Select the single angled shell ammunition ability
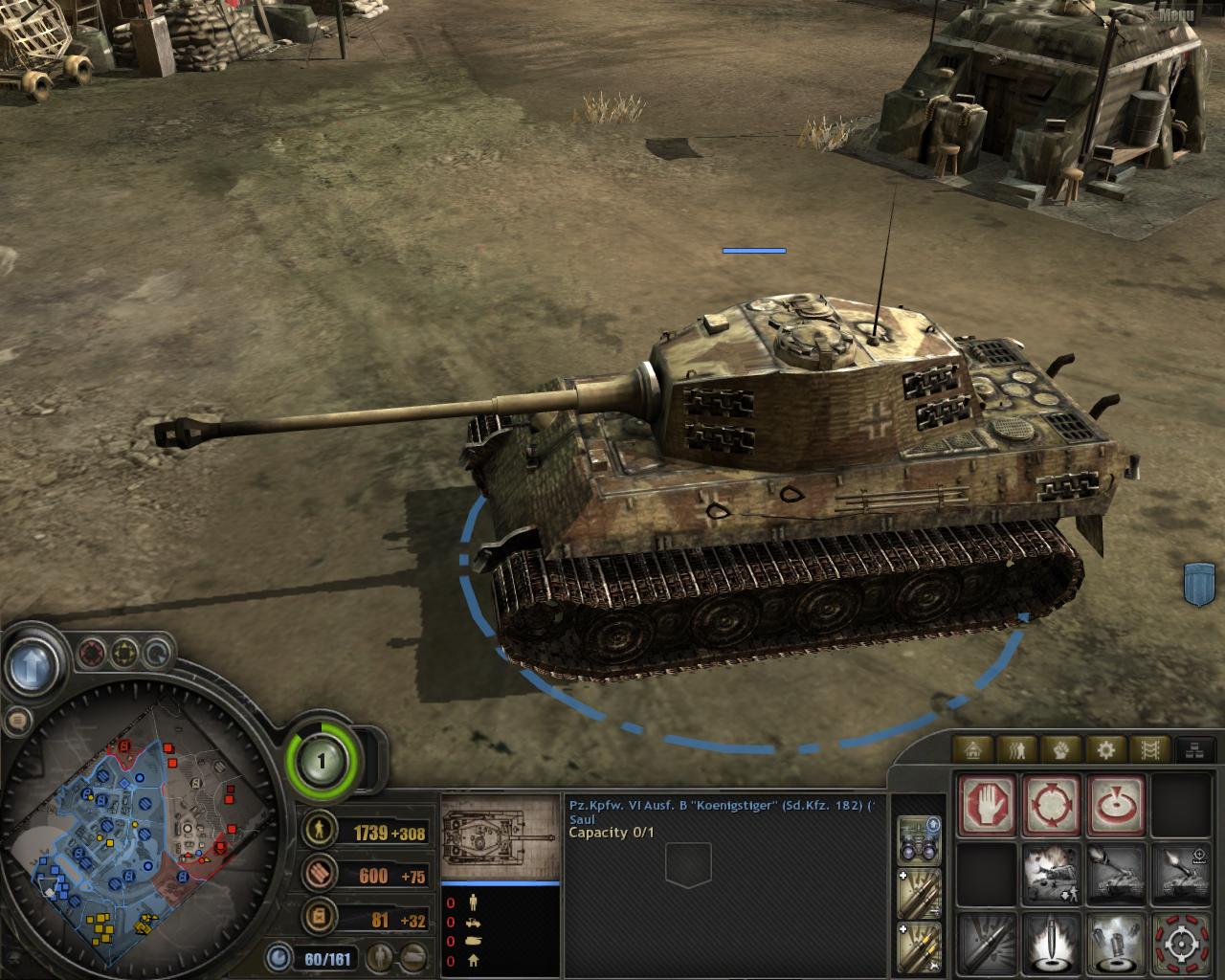This screenshot has width=1225, height=980. (x=987, y=943)
